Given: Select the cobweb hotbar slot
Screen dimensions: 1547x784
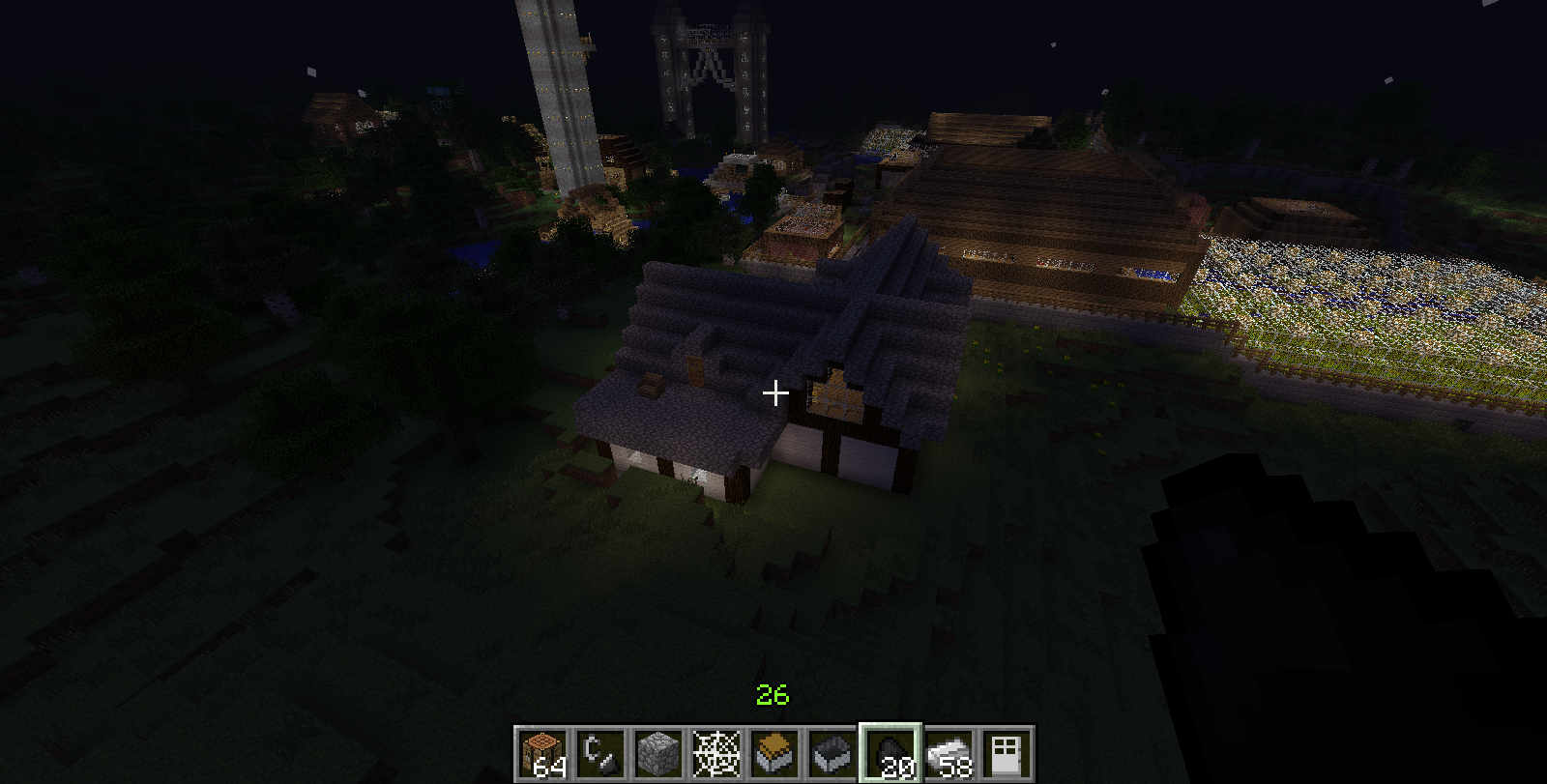Looking at the screenshot, I should point(716,753).
